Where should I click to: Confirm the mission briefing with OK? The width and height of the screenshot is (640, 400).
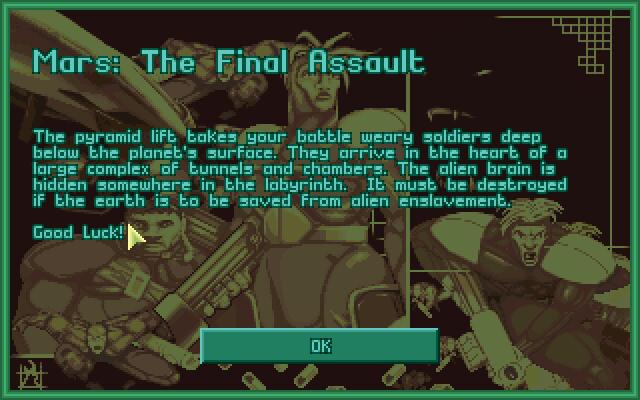coord(320,345)
